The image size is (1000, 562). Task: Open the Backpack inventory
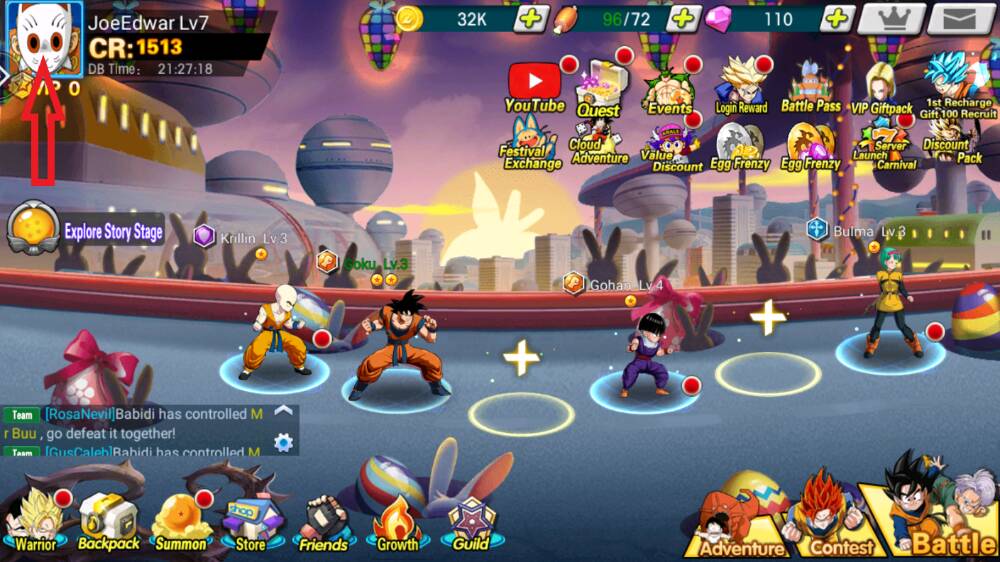pyautogui.click(x=108, y=520)
